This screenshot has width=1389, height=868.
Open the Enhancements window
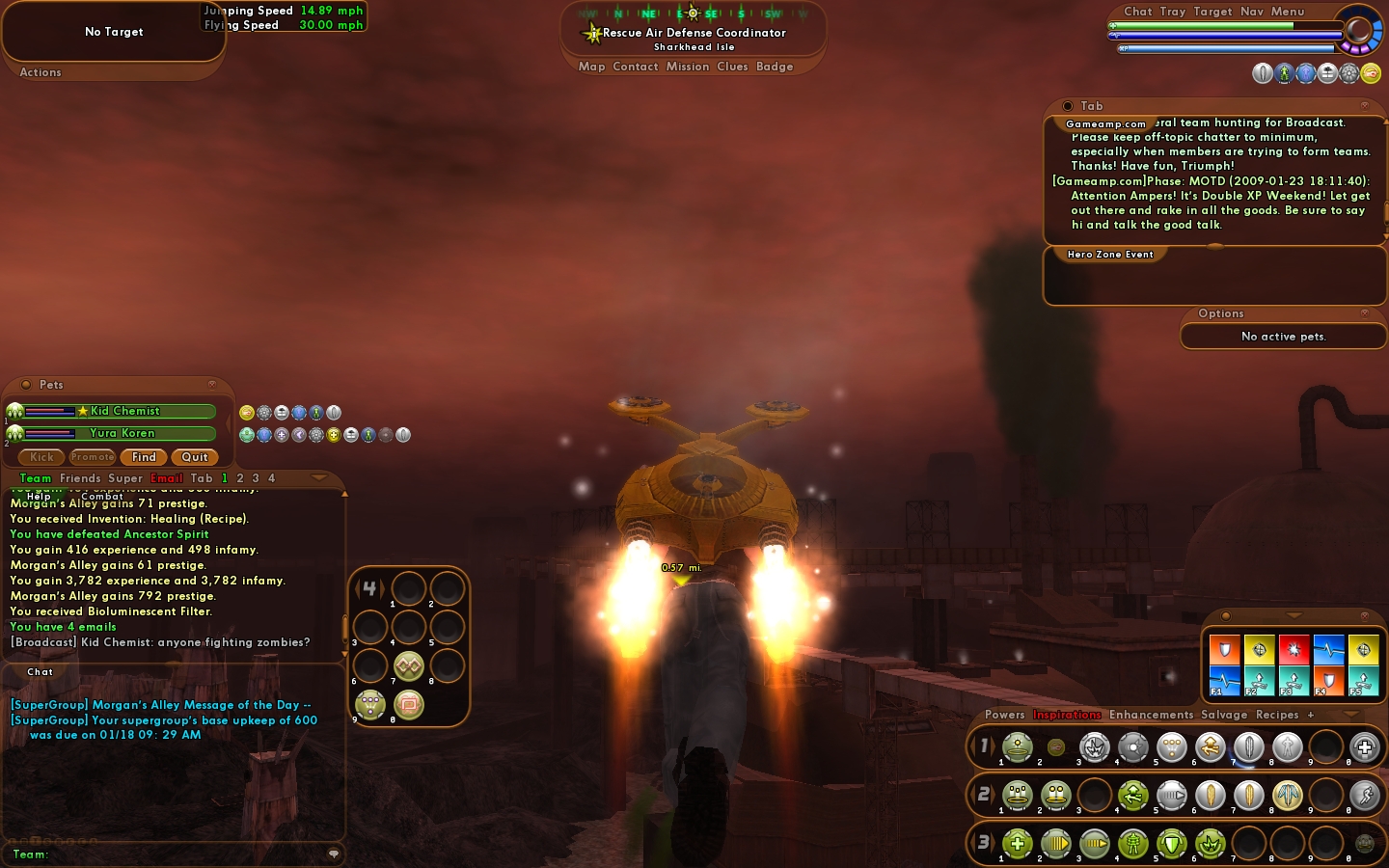pos(1151,715)
